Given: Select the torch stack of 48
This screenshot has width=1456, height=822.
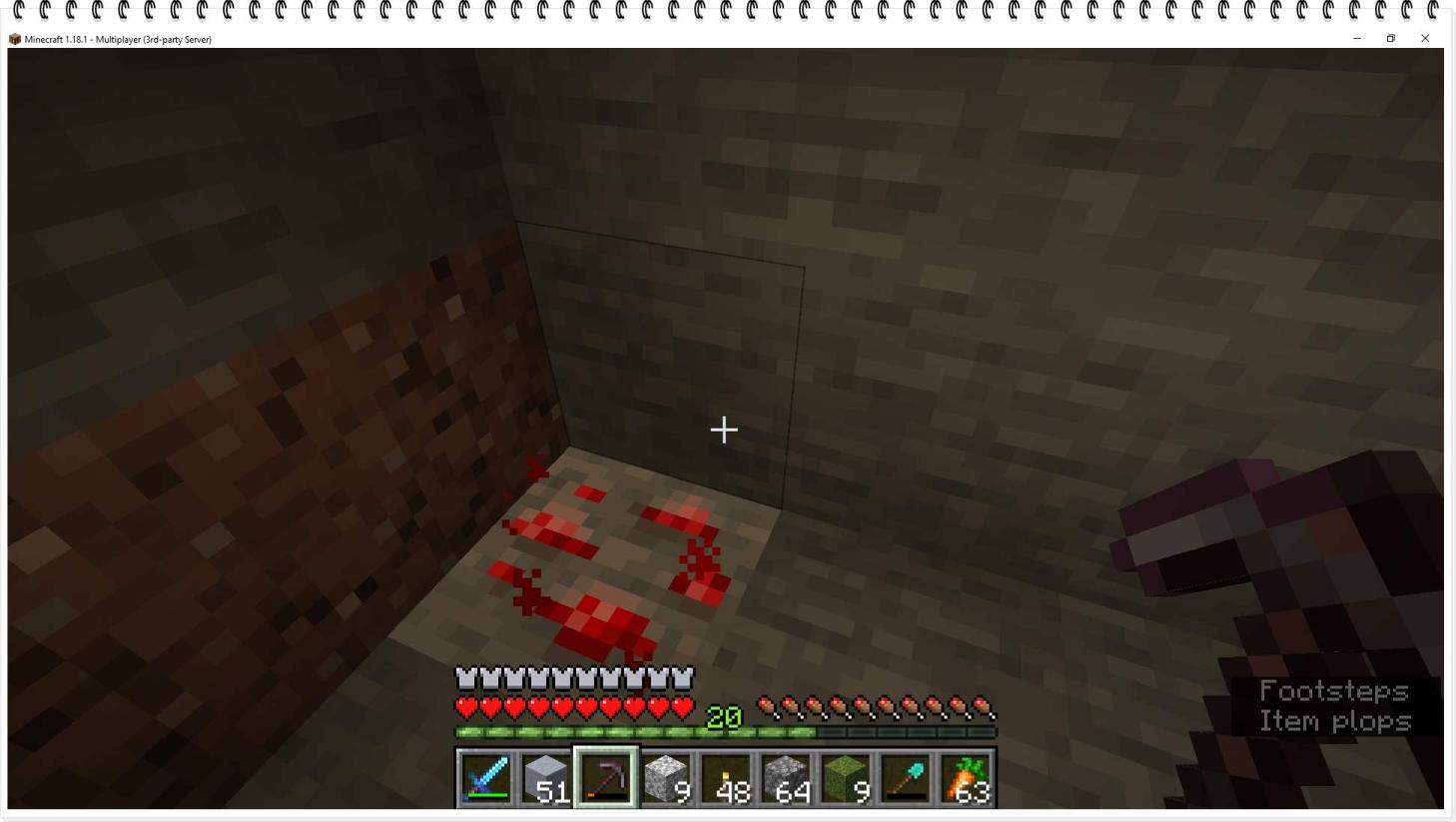Looking at the screenshot, I should (726, 778).
